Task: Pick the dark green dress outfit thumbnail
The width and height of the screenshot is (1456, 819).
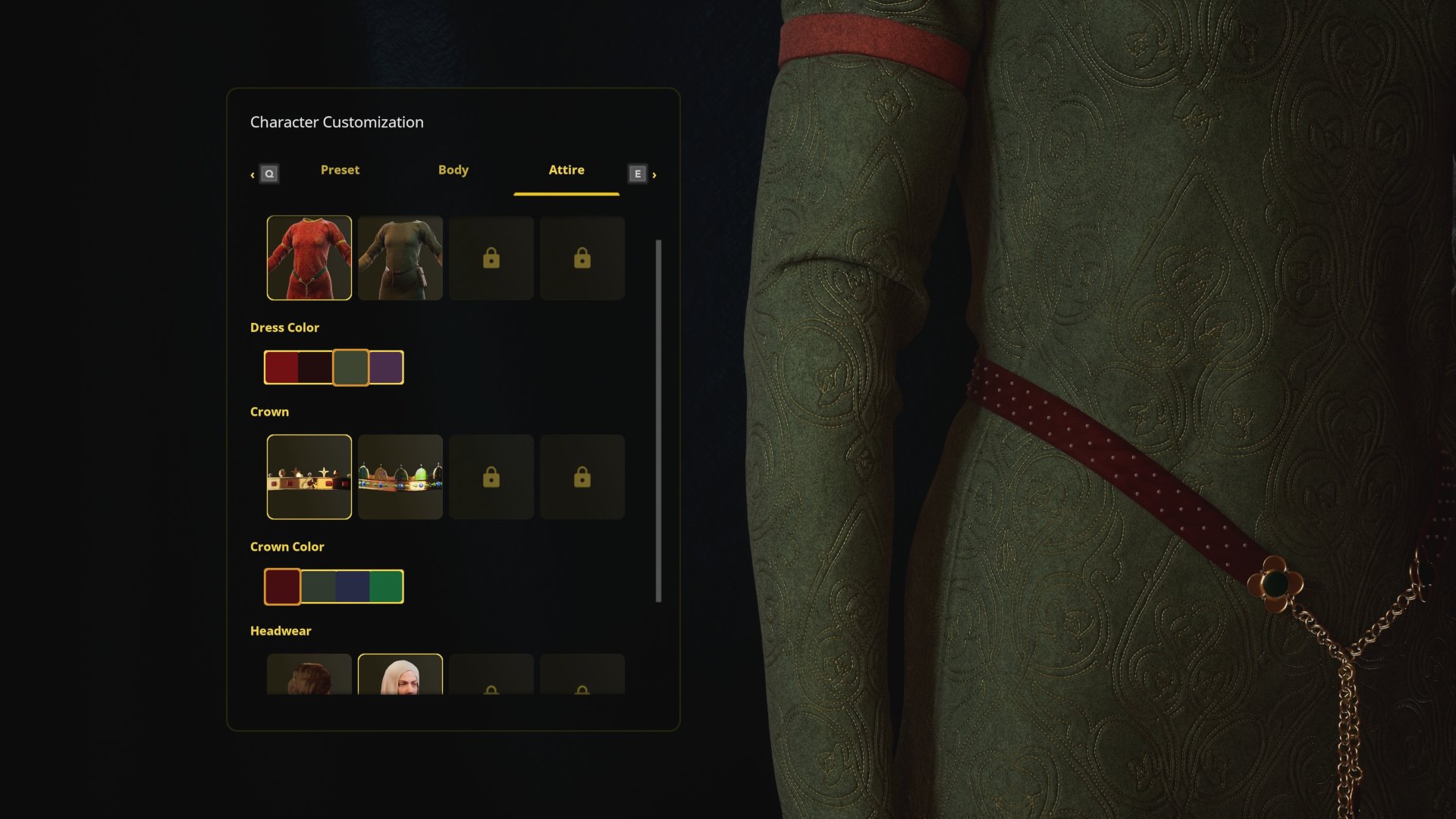Action: coord(400,258)
